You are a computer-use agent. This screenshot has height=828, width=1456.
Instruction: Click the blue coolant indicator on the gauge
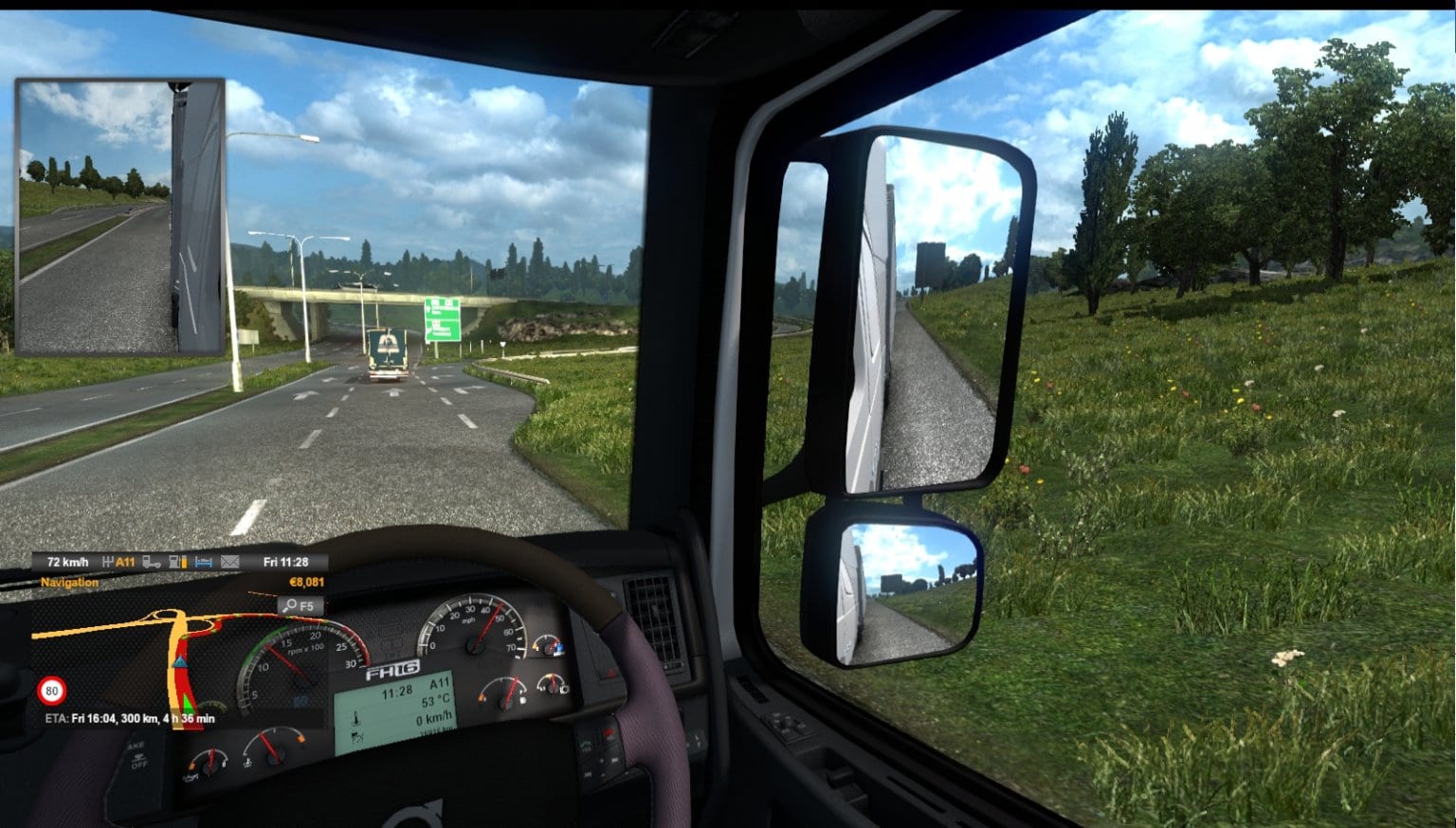[x=559, y=647]
